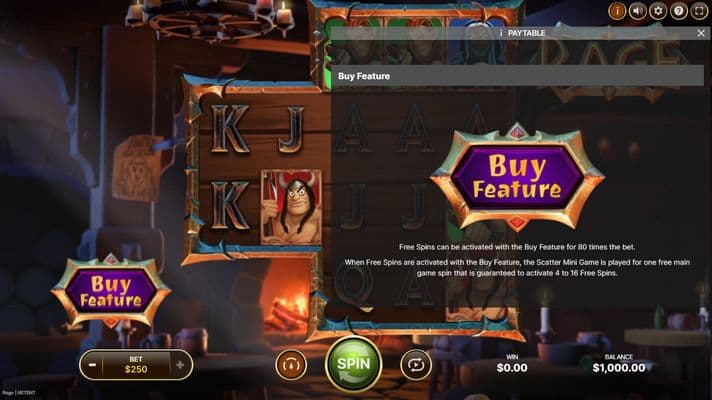Toggle the turbo speed gauge button

[290, 365]
